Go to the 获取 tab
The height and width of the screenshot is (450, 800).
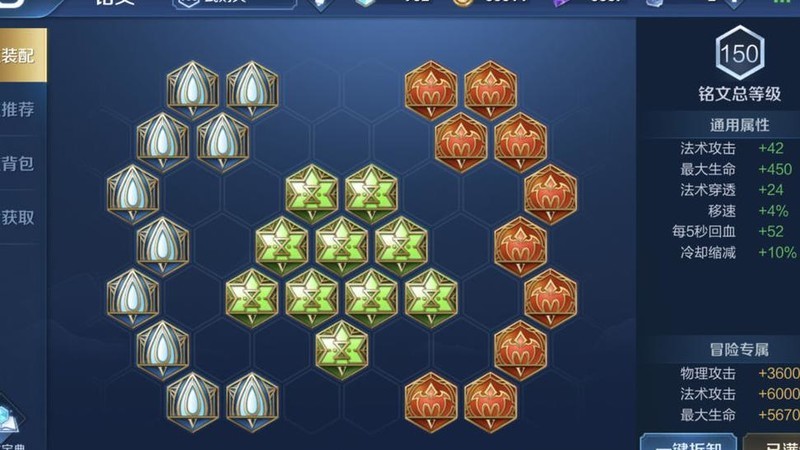point(18,217)
